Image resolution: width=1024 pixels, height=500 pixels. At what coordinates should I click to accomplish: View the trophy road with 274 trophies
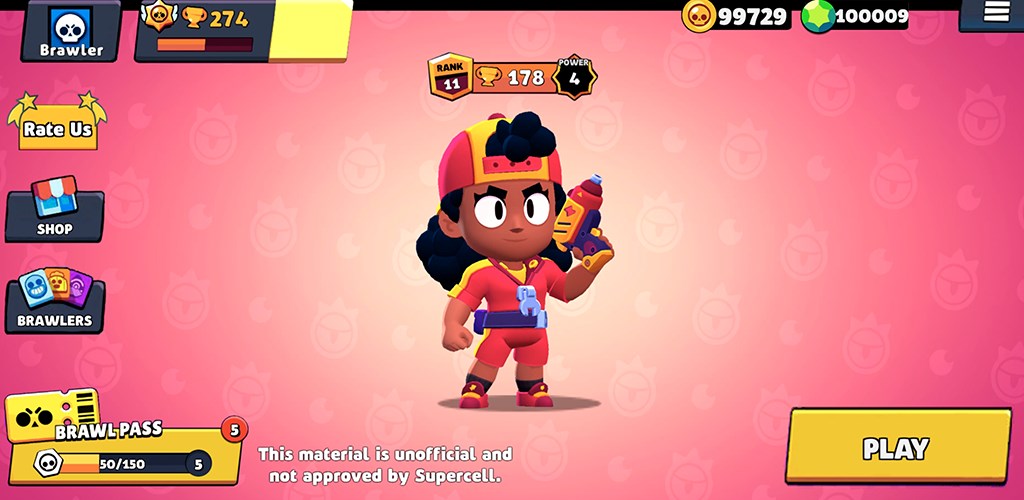click(x=215, y=30)
